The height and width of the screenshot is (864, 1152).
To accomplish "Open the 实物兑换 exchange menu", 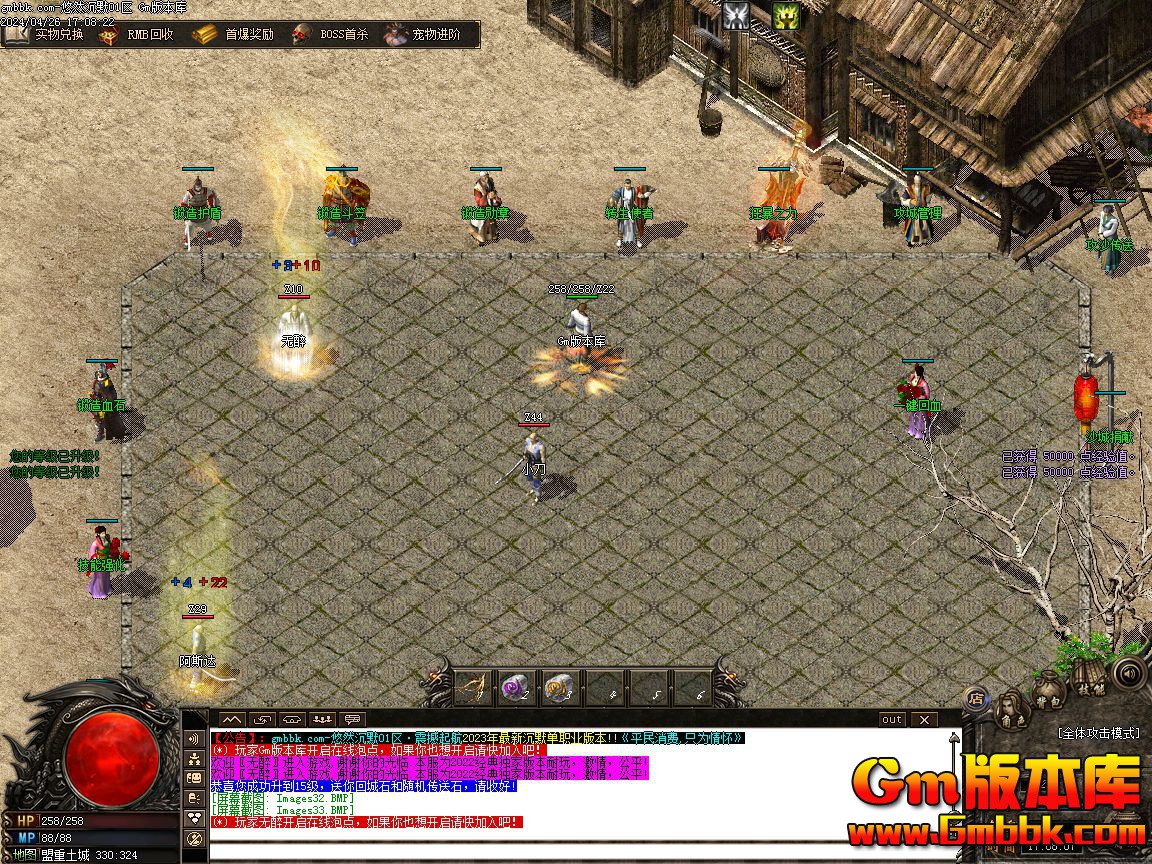I will 46,34.
